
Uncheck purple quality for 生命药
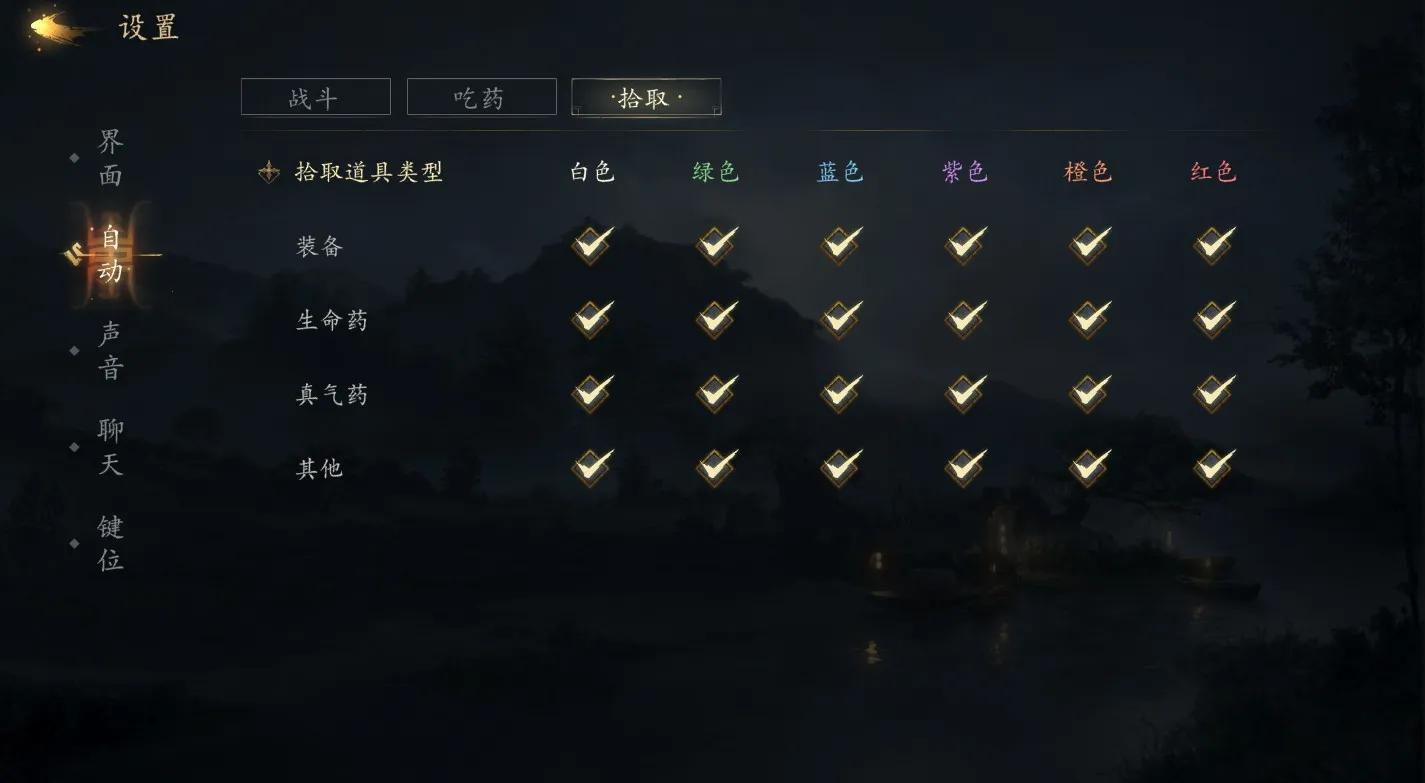coord(963,319)
